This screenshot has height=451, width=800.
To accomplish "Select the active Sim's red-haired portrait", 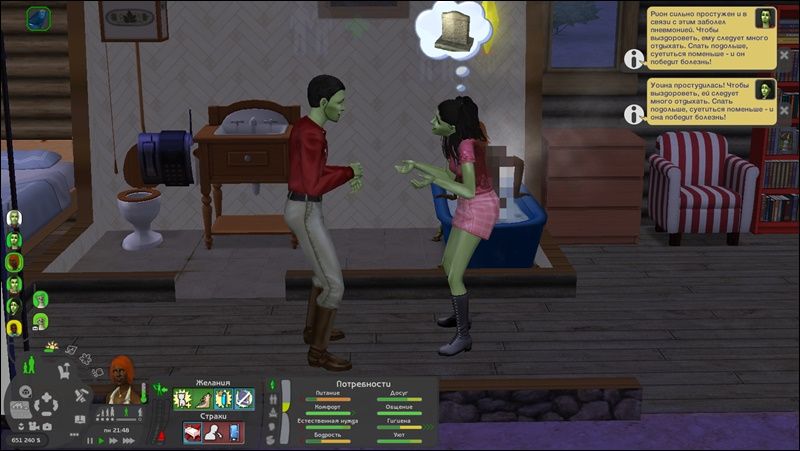I will pyautogui.click(x=122, y=378).
